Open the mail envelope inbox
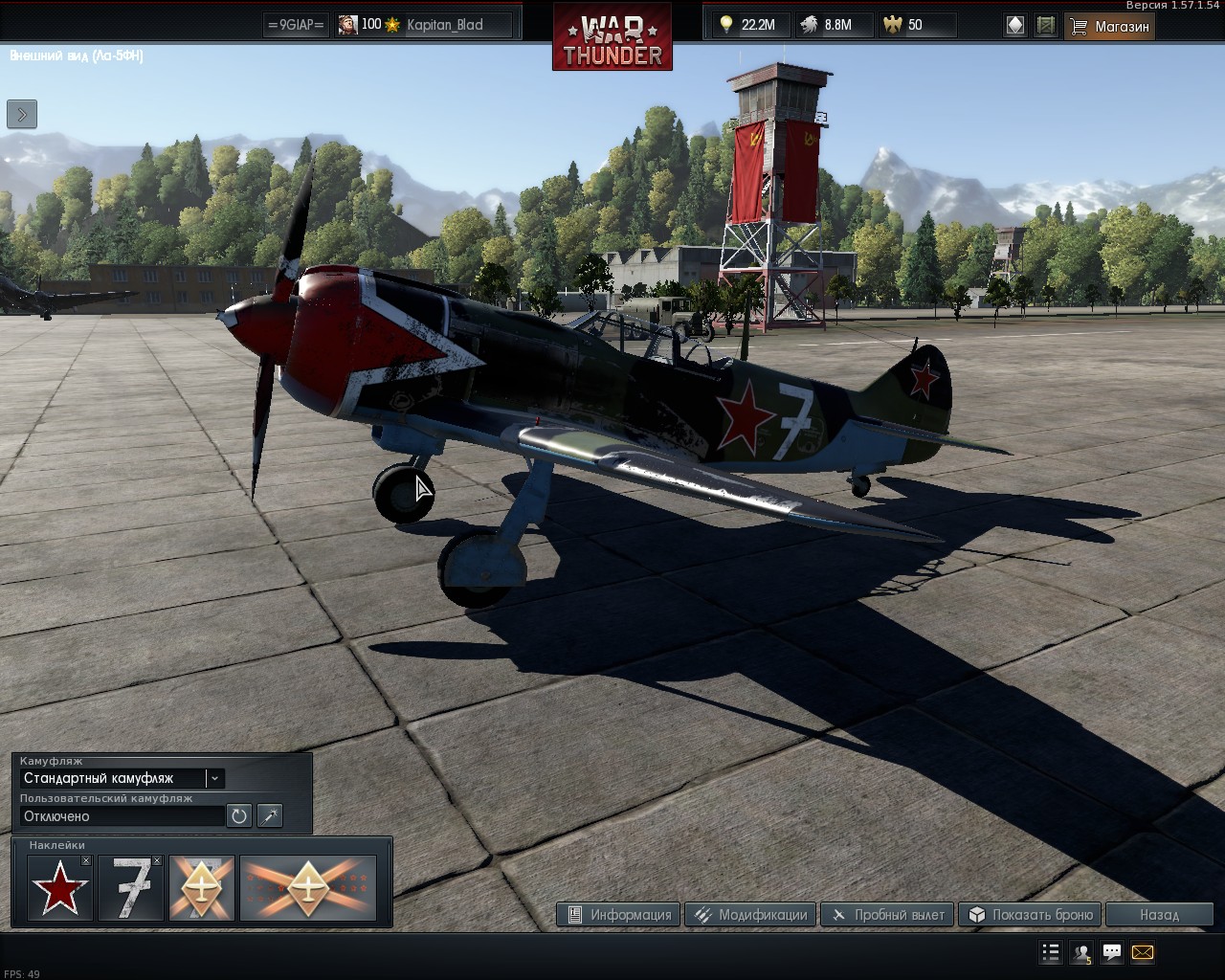 point(1142,953)
